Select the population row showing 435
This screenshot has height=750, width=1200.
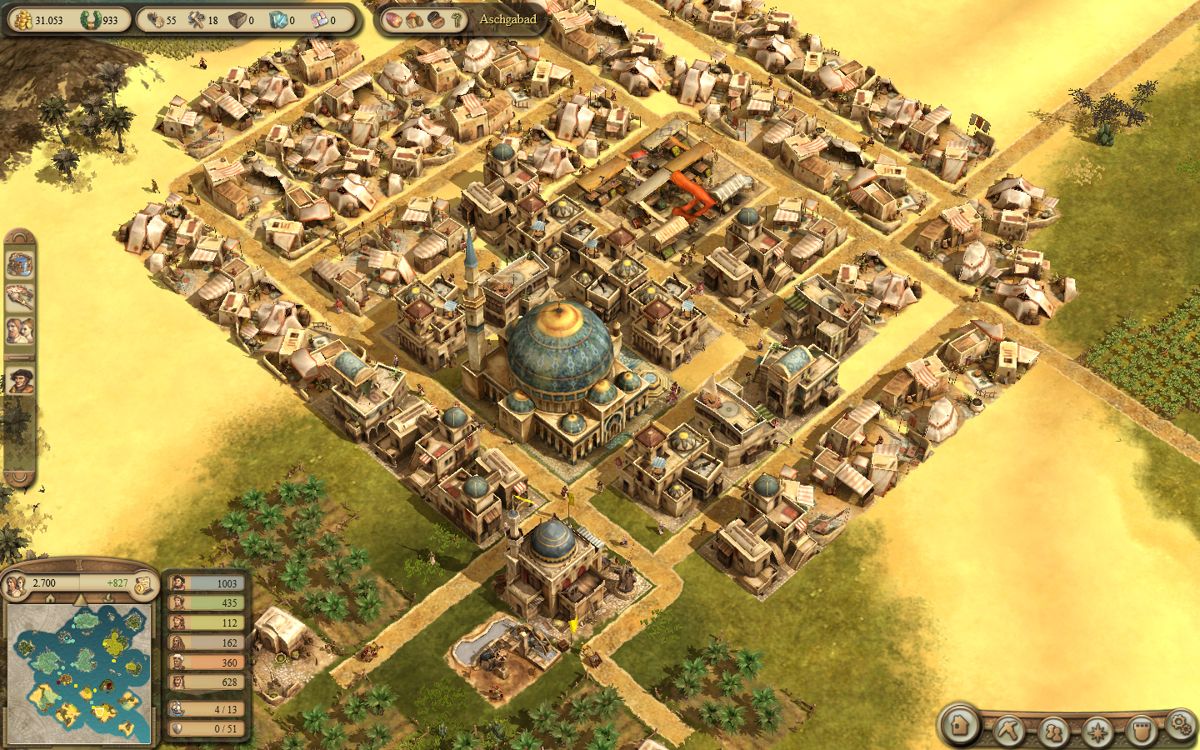(205, 604)
